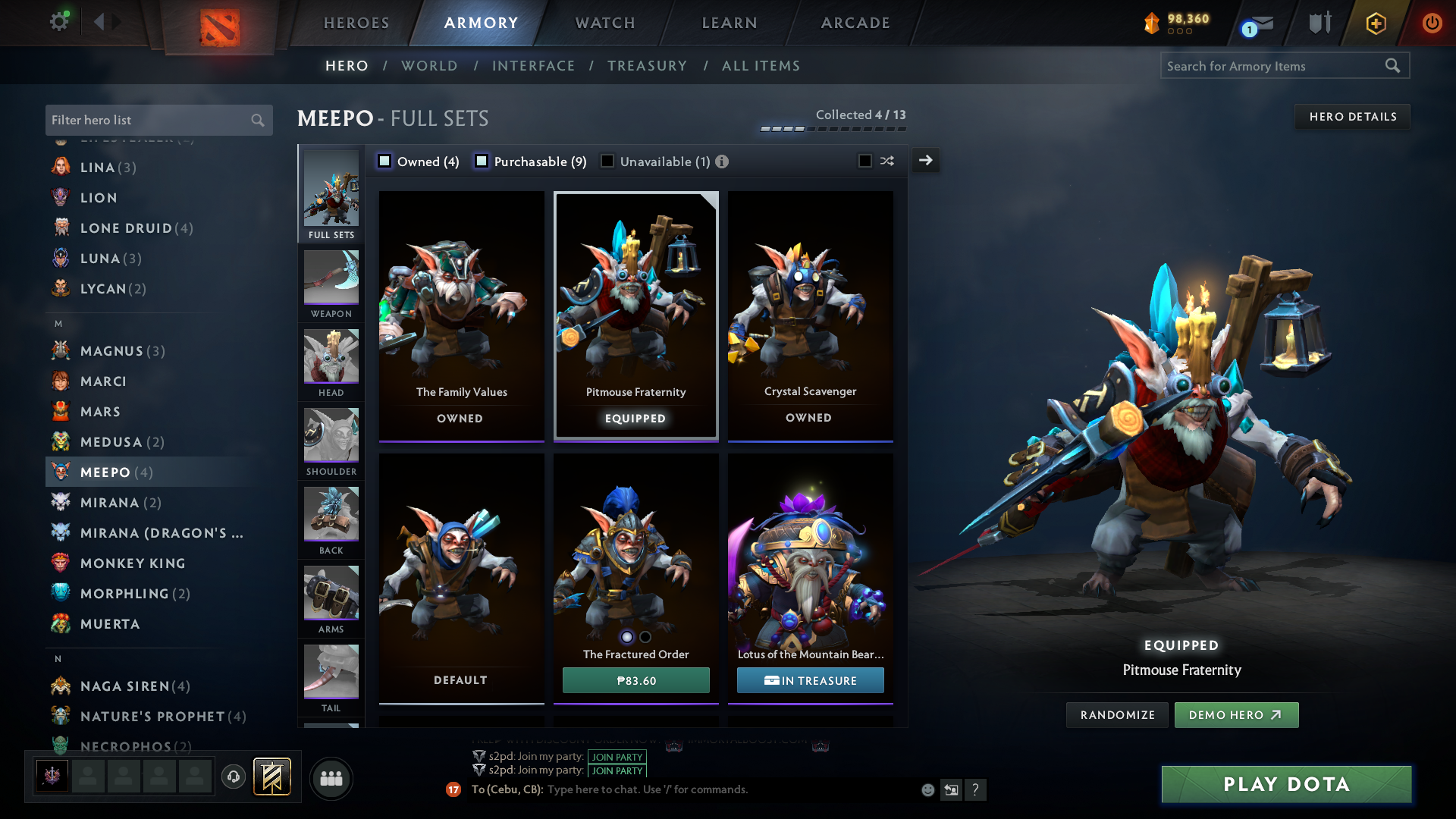Focus the Search for Armory Items field
Image resolution: width=1456 pixels, height=819 pixels.
tap(1274, 66)
